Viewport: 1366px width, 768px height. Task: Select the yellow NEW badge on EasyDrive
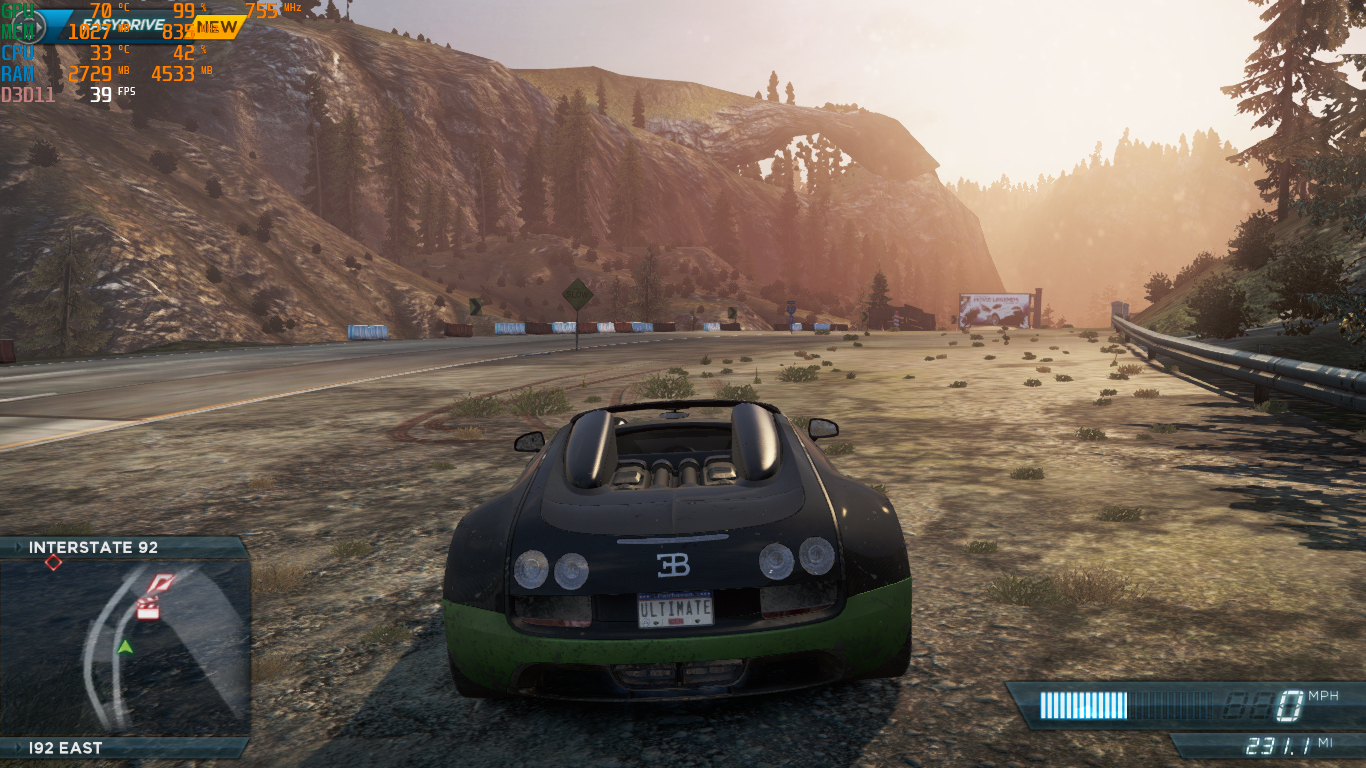tap(217, 26)
